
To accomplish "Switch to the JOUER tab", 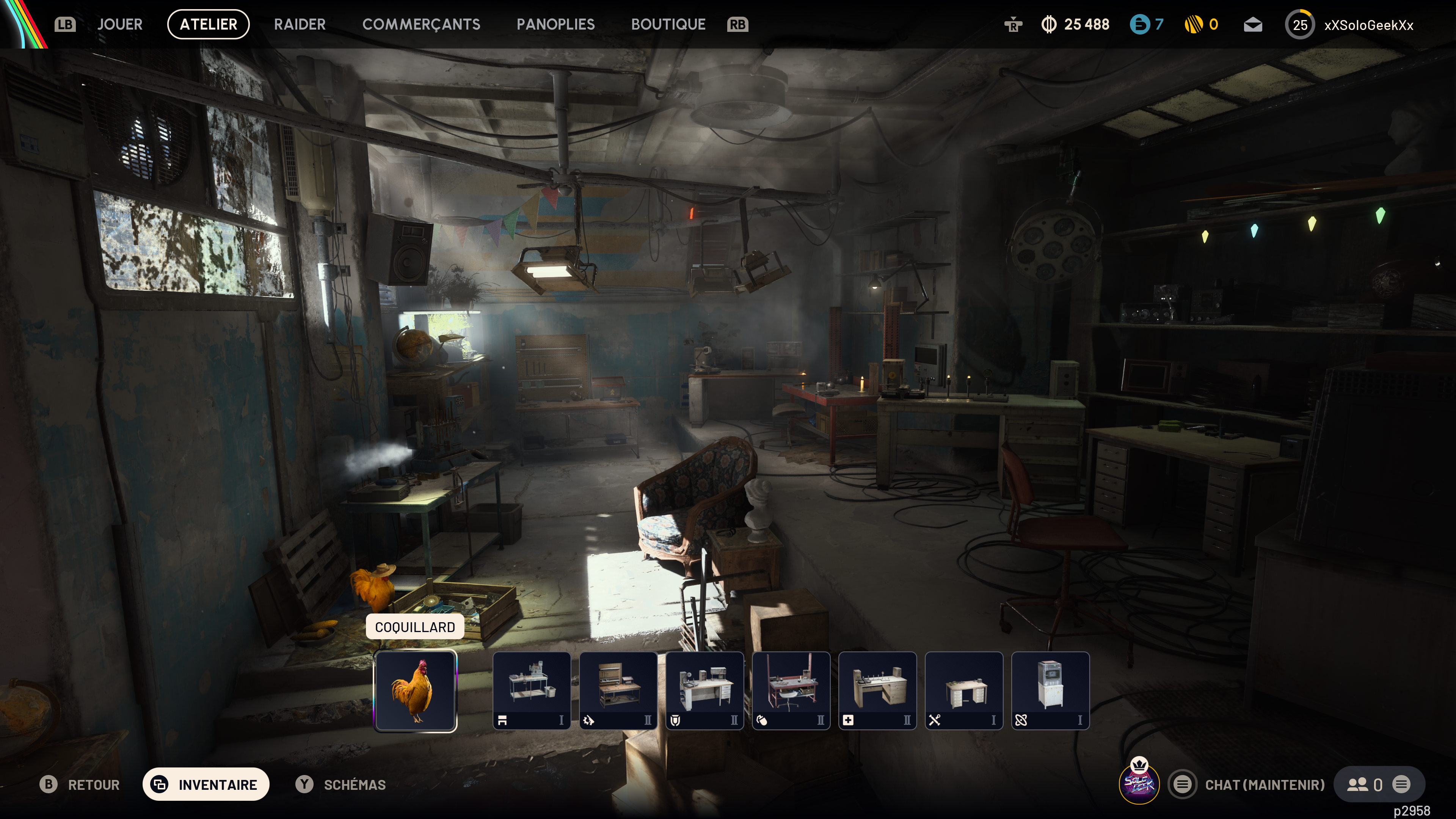I will pos(119,24).
